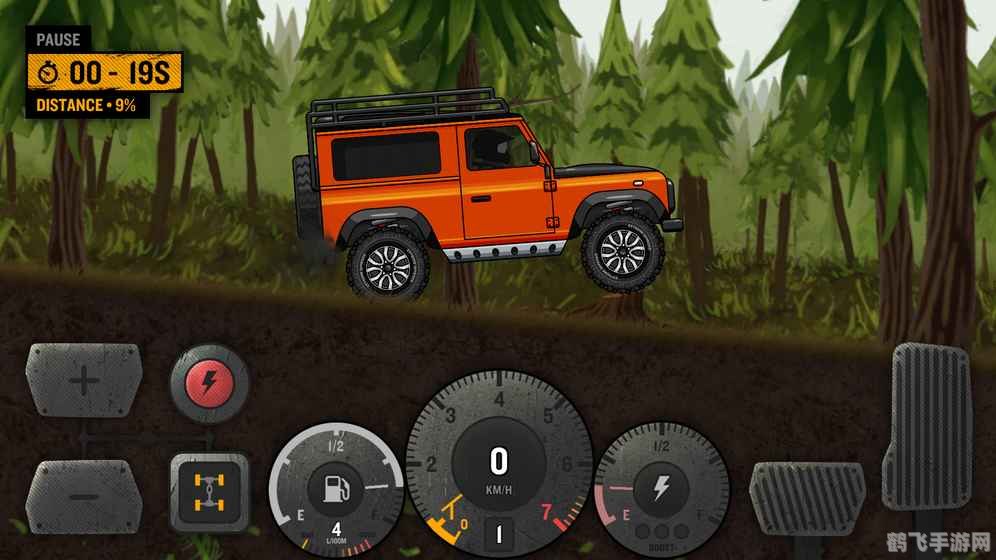Toggle the four-wheel drive drivetrain button
Viewport: 996px width, 560px height.
tap(209, 492)
